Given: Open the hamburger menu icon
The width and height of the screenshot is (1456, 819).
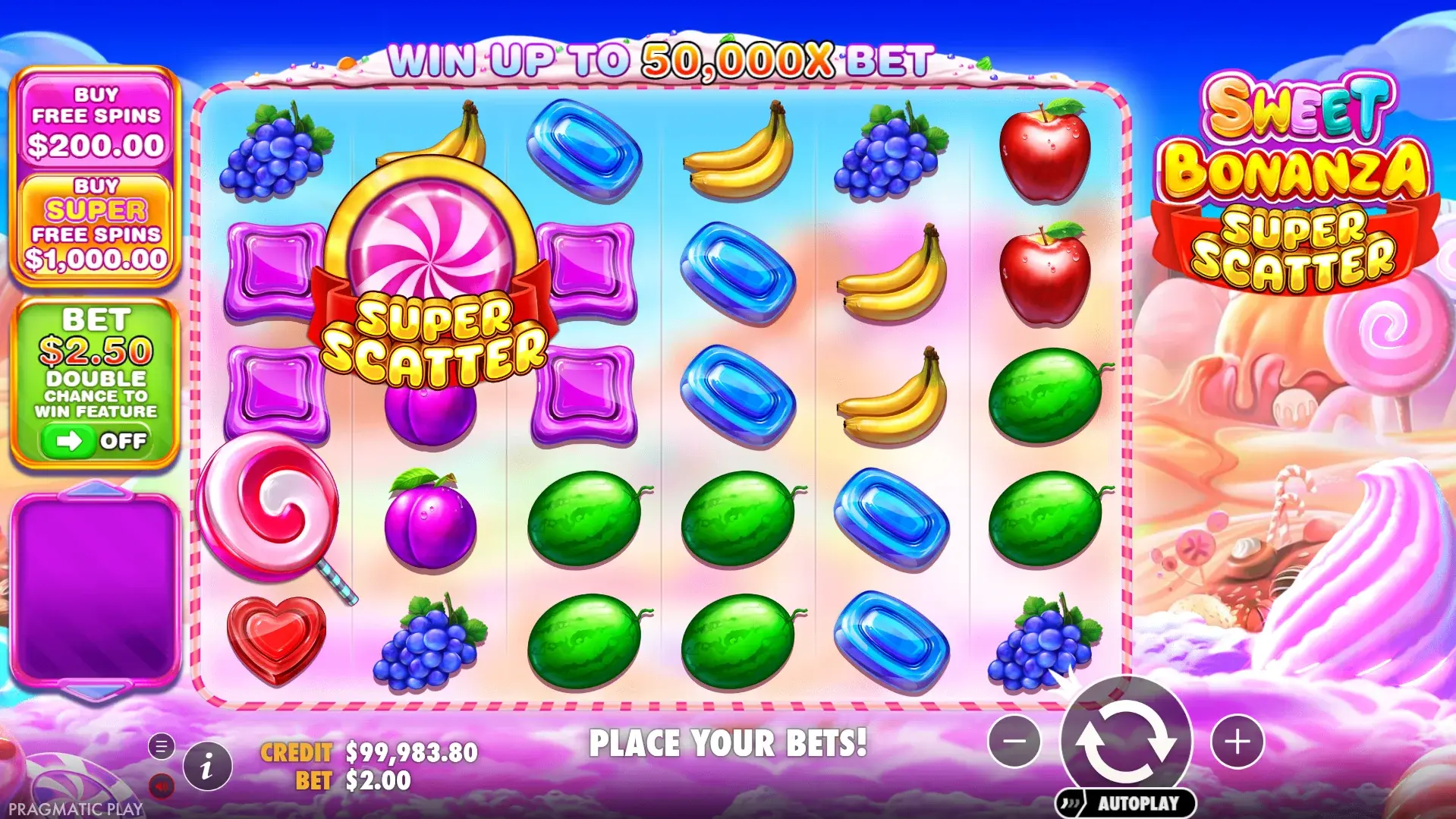Looking at the screenshot, I should pyautogui.click(x=162, y=745).
